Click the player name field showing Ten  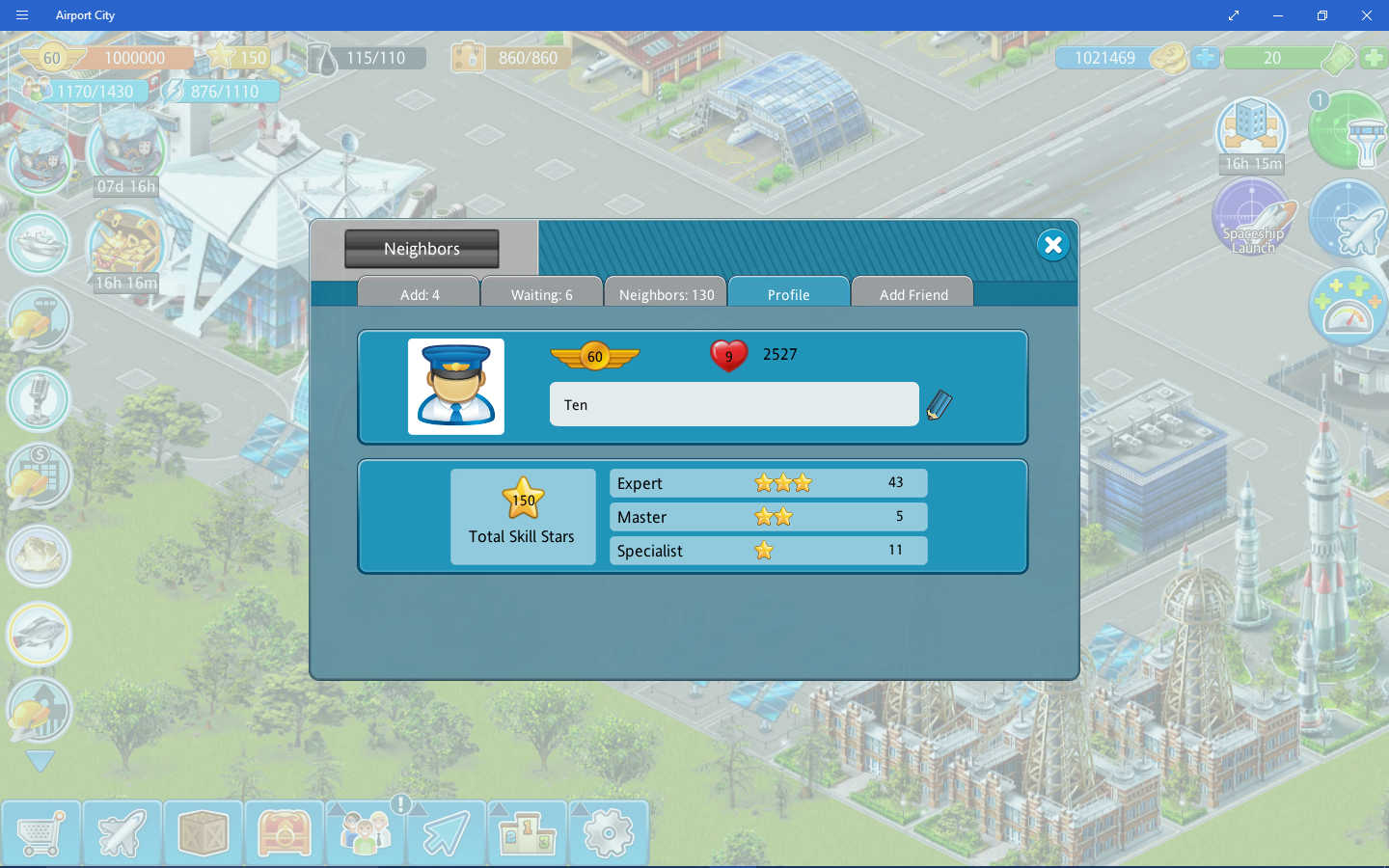click(733, 405)
